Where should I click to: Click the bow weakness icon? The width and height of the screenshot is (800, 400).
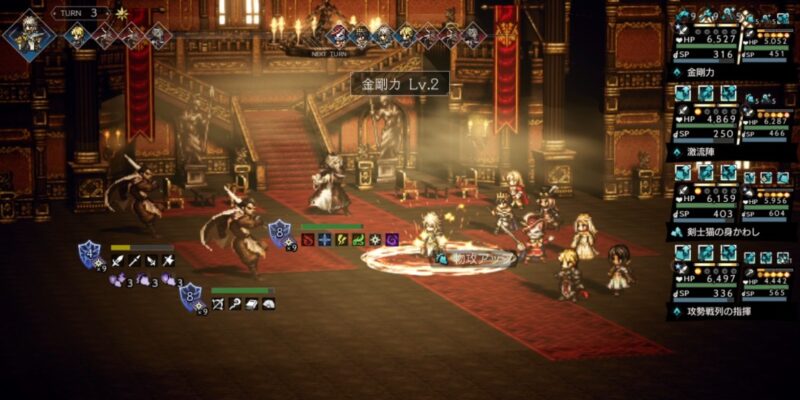[x=217, y=303]
